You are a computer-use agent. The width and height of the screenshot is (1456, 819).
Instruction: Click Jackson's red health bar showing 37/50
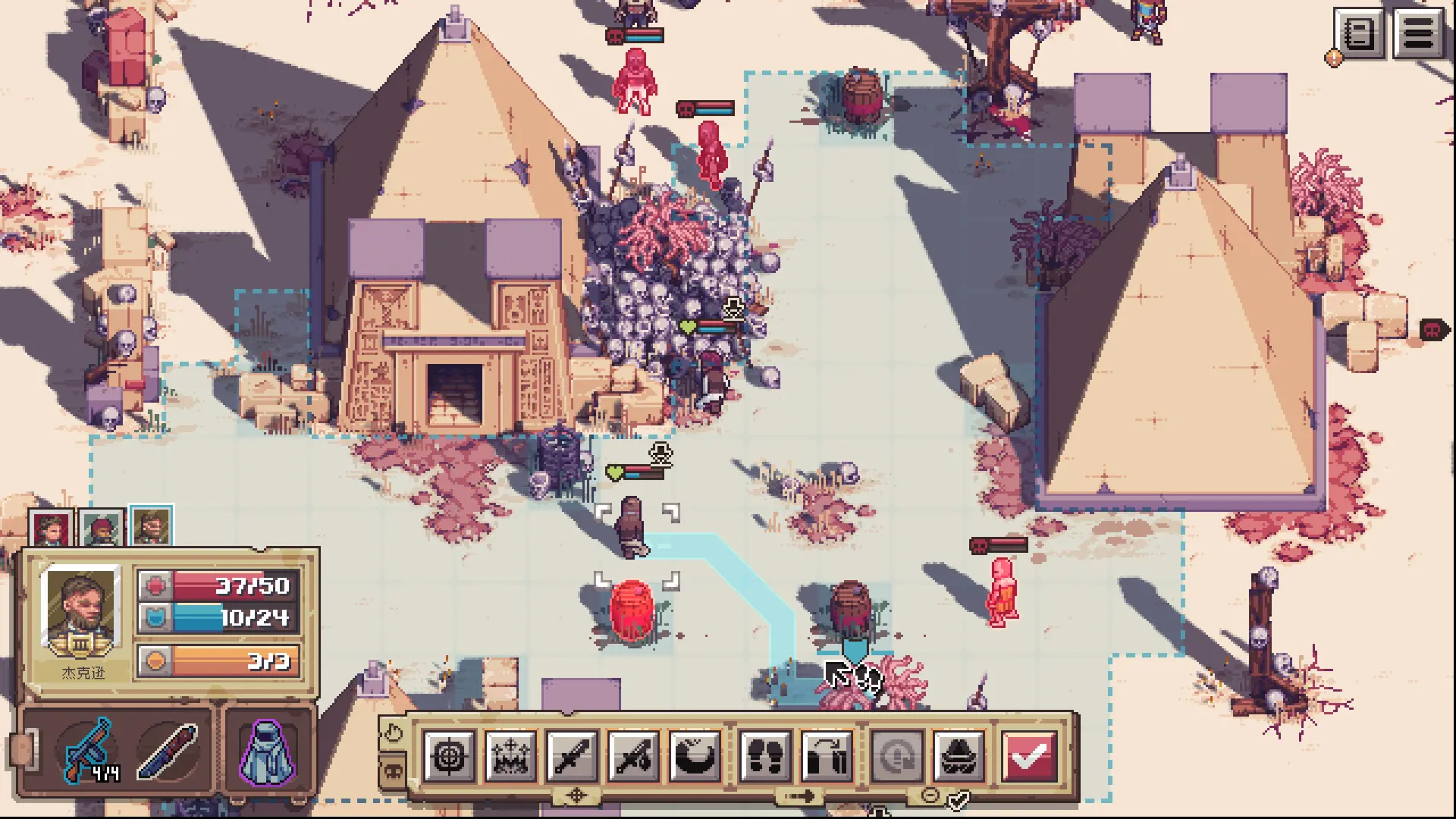(220, 586)
